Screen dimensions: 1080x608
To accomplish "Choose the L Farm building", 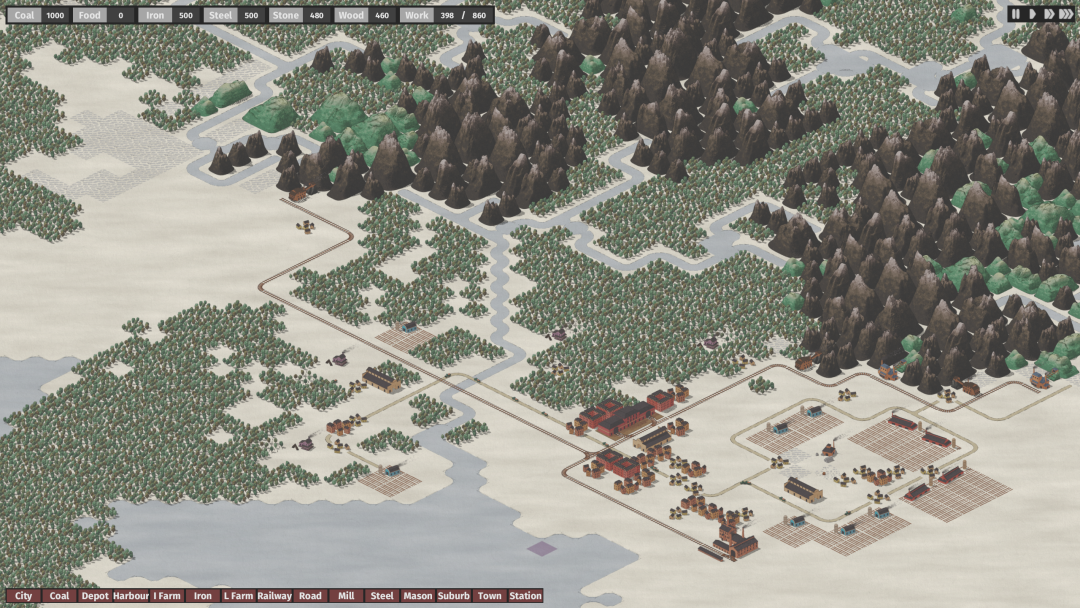I will coord(238,596).
